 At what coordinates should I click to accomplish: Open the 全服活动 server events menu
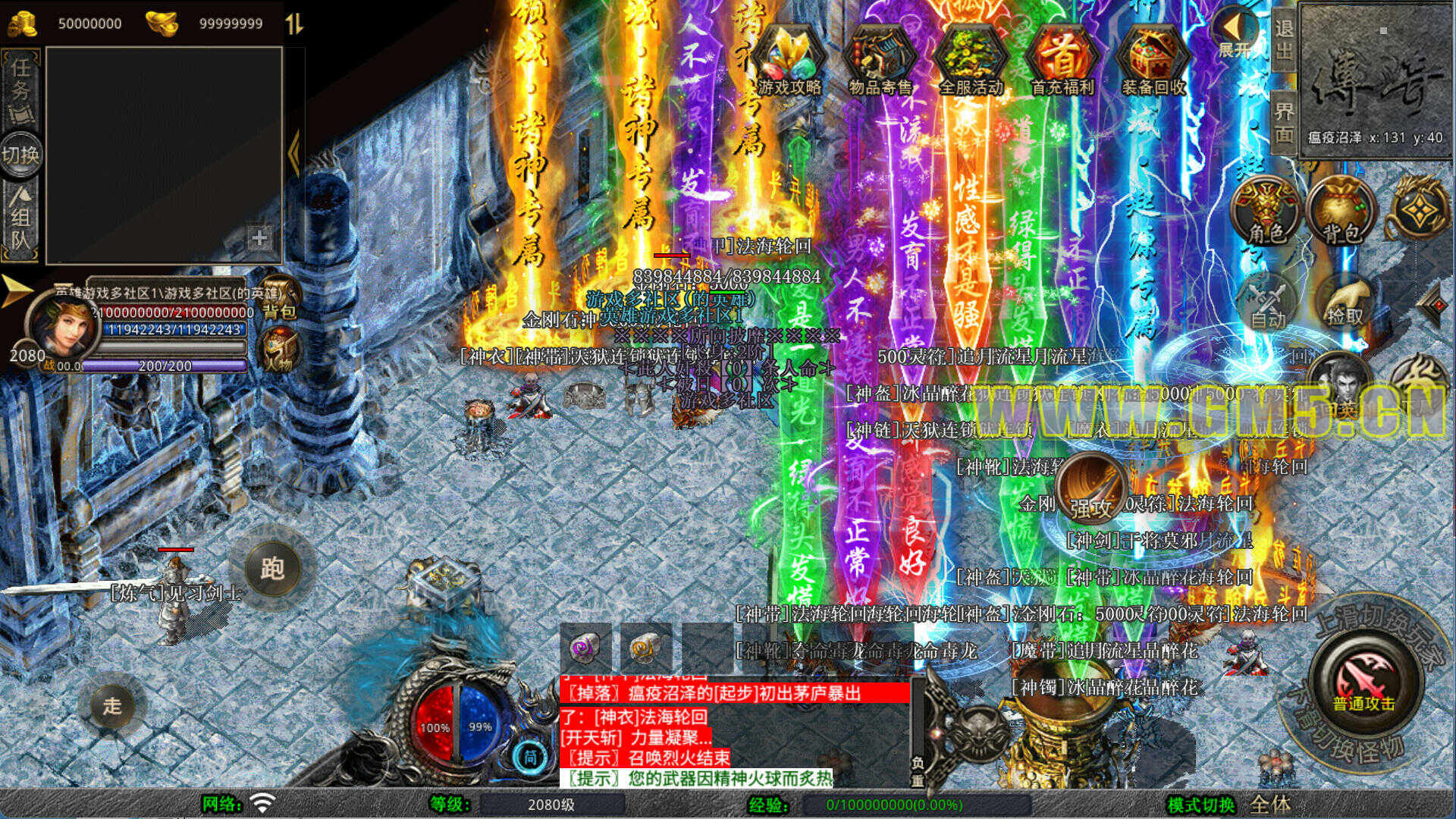(971, 61)
